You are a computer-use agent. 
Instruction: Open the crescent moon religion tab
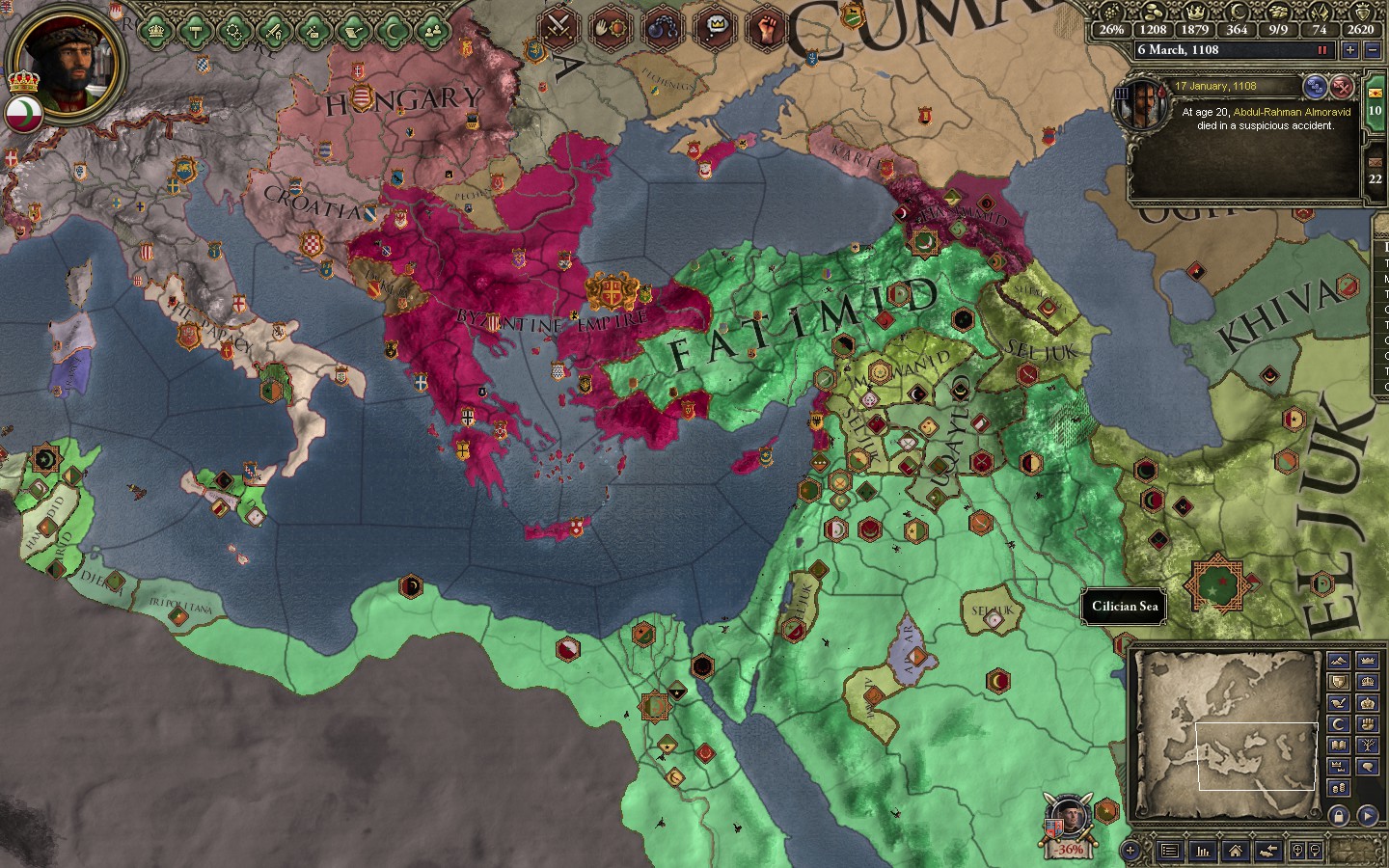[392, 31]
